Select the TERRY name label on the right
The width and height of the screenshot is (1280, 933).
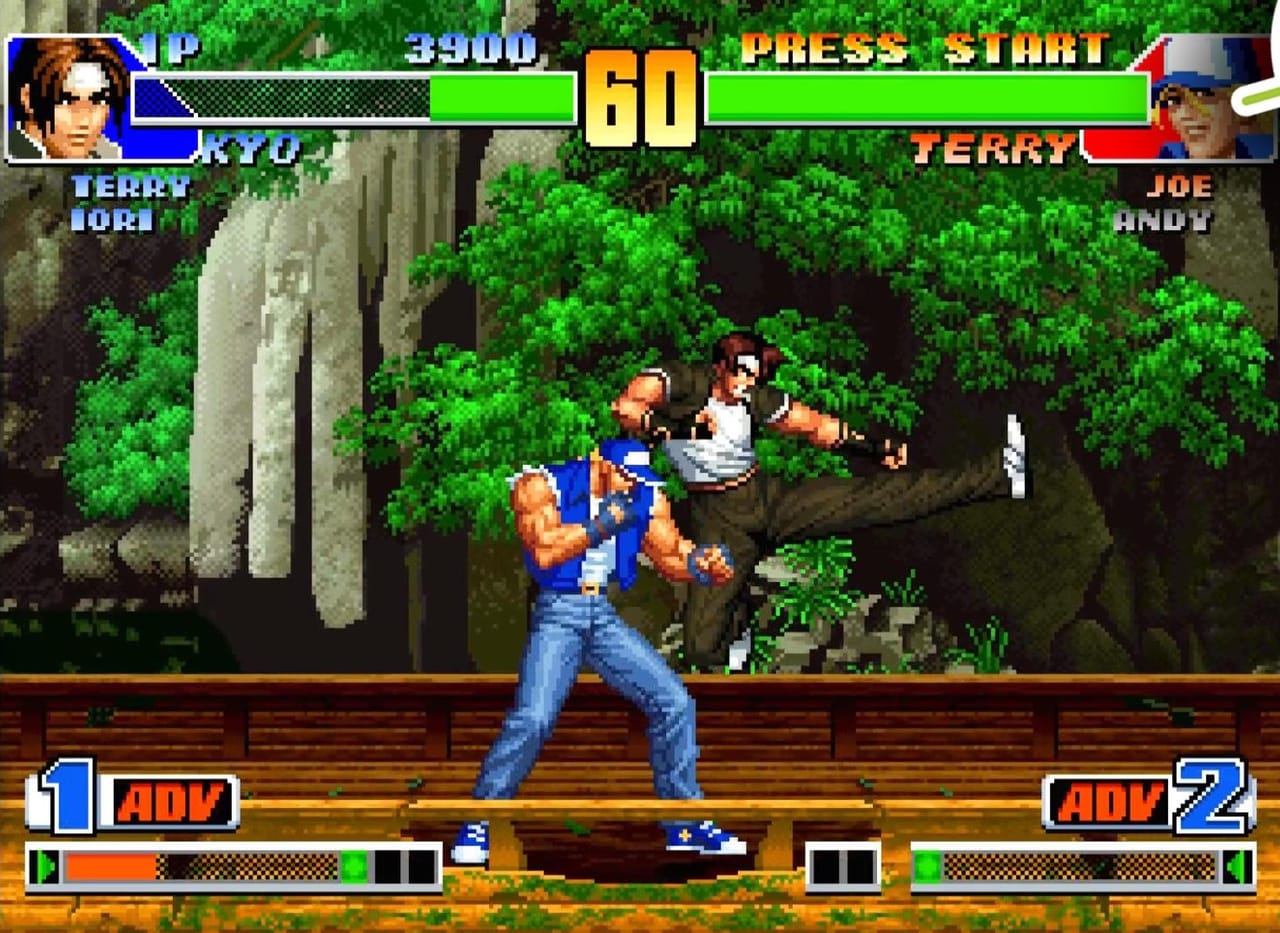coord(995,146)
